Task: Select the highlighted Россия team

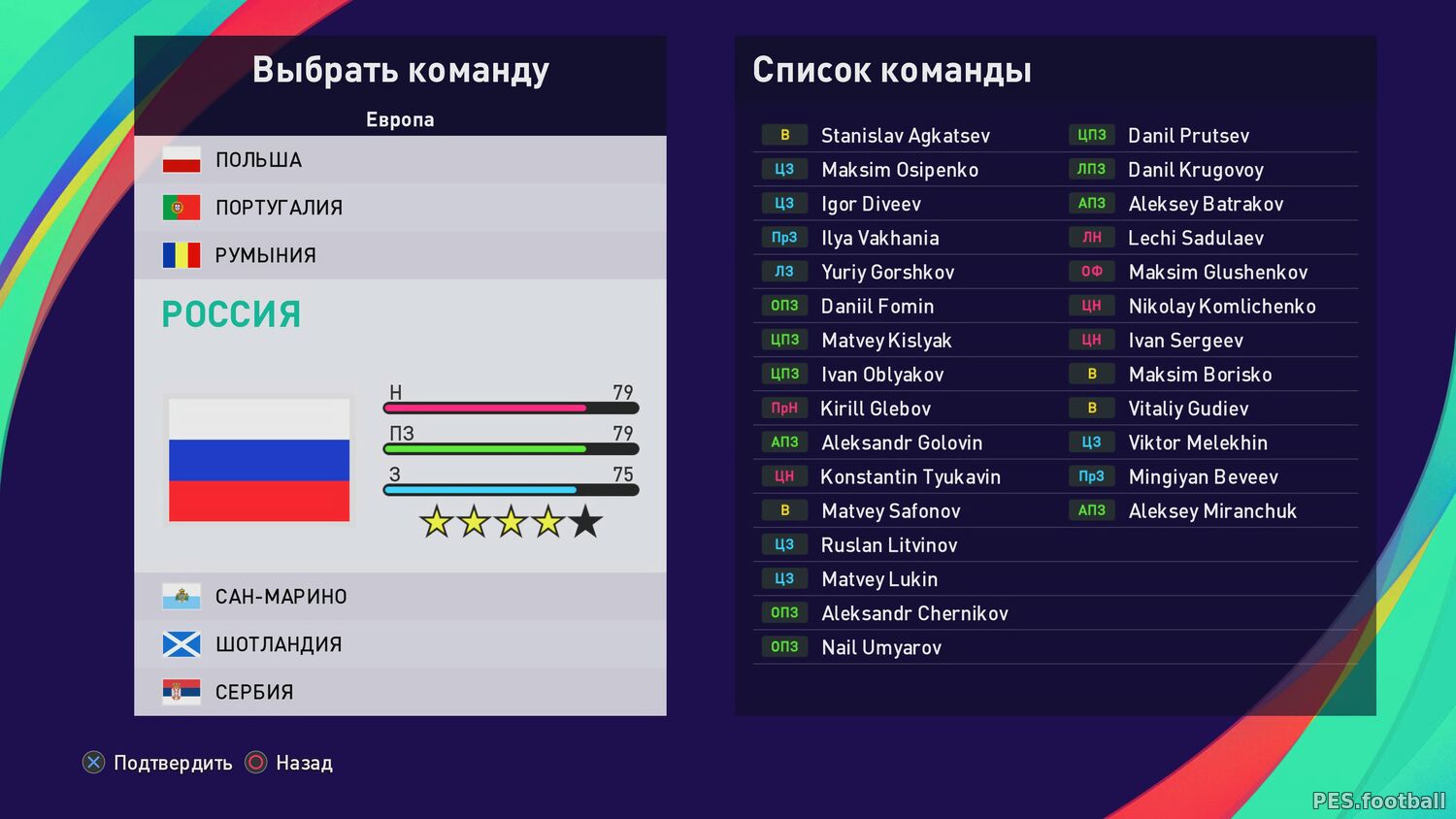Action: (231, 314)
